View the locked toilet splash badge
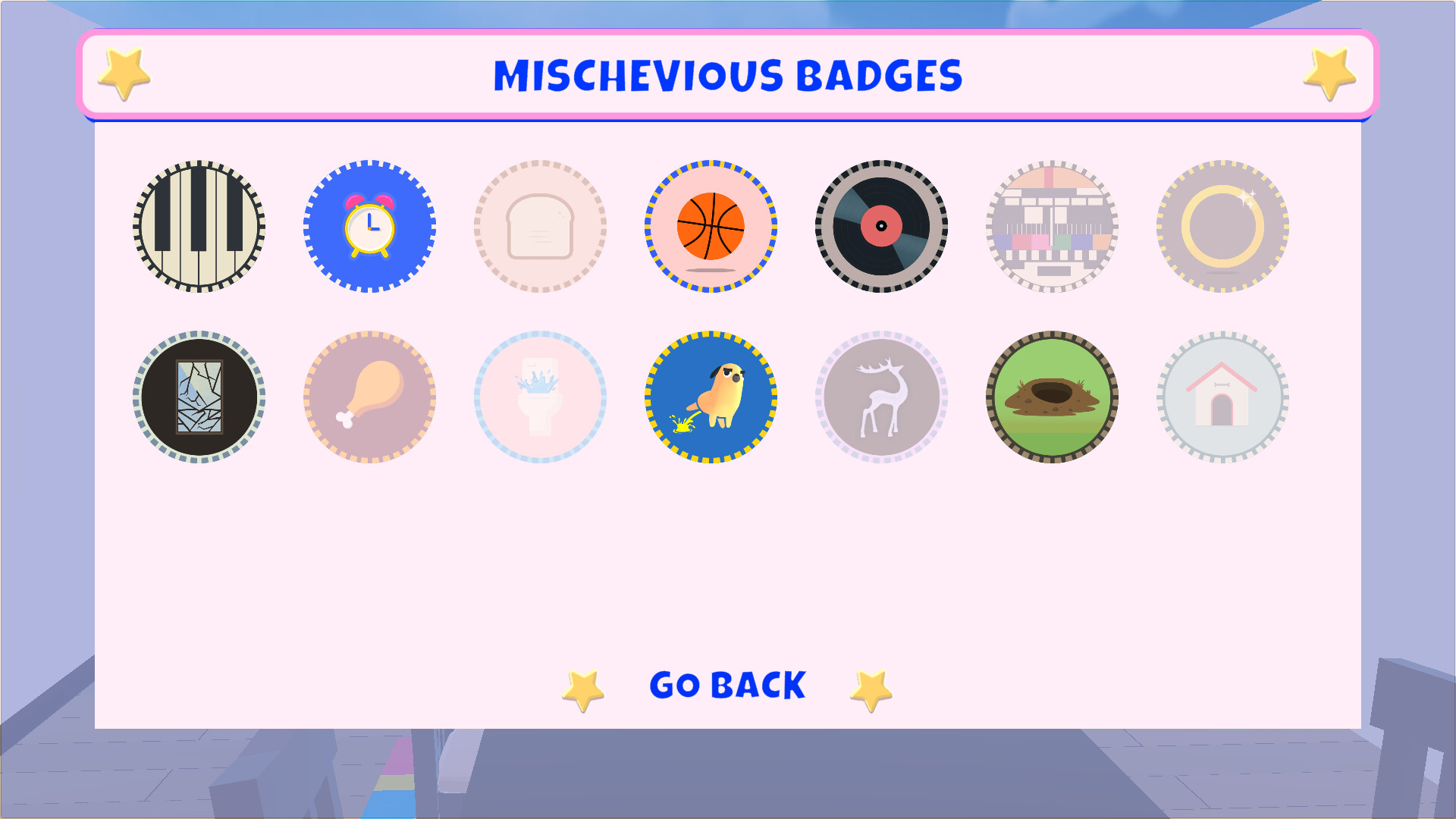The image size is (1456, 819). 541,395
